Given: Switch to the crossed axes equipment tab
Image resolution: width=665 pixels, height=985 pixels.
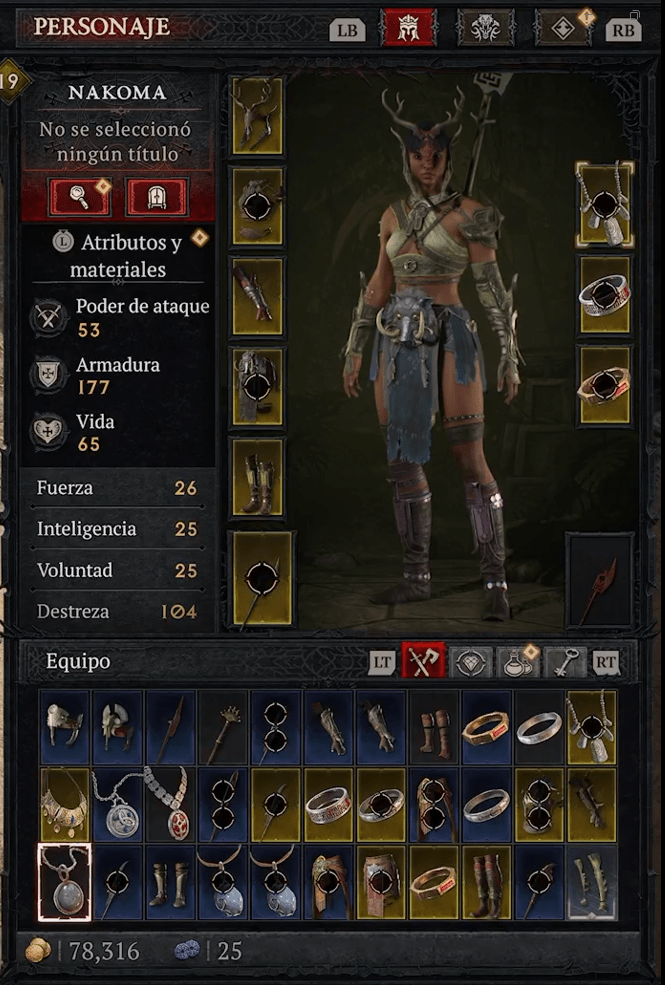Looking at the screenshot, I should 422,661.
